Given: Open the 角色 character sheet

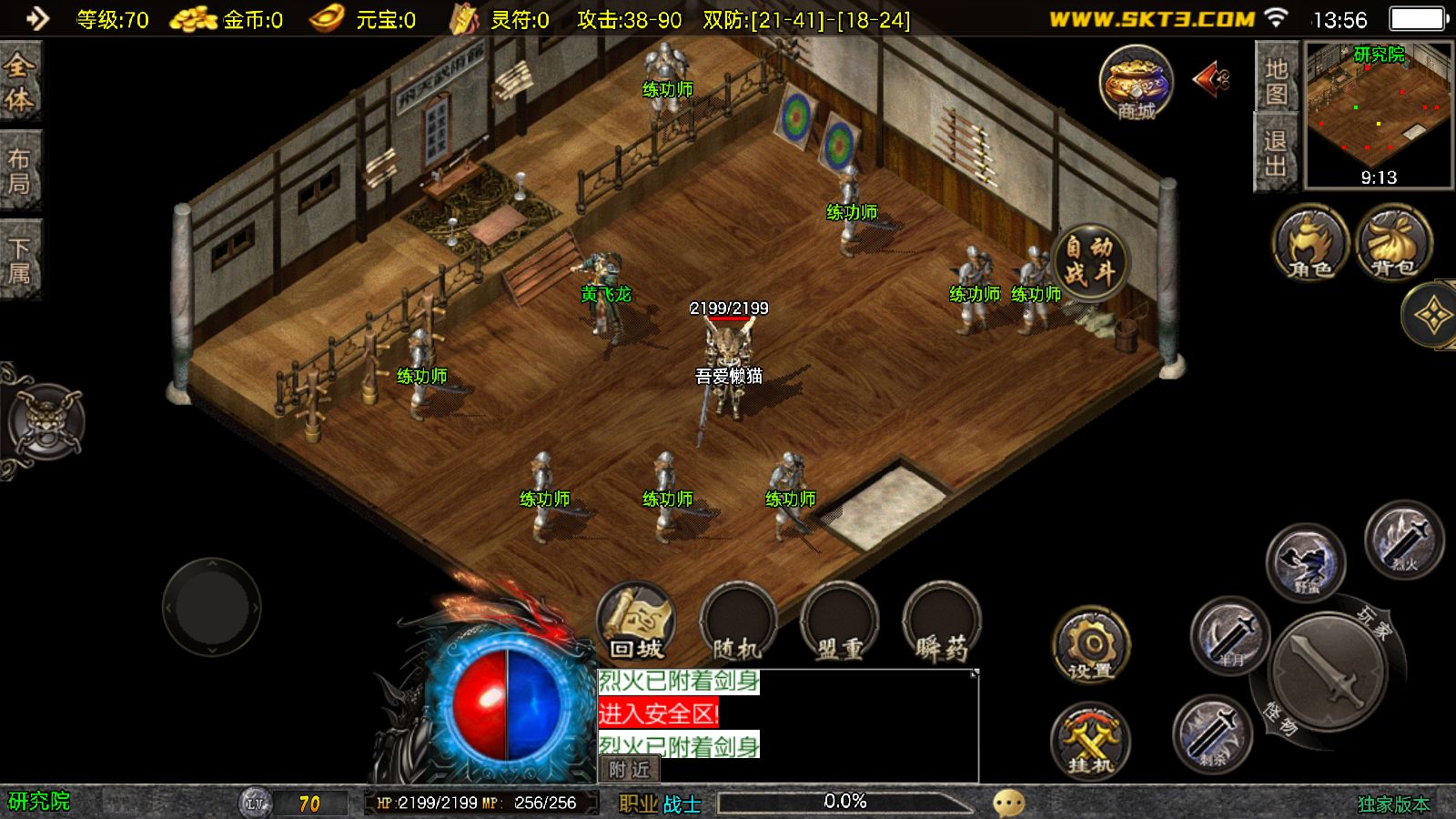Looking at the screenshot, I should coord(1310,243).
